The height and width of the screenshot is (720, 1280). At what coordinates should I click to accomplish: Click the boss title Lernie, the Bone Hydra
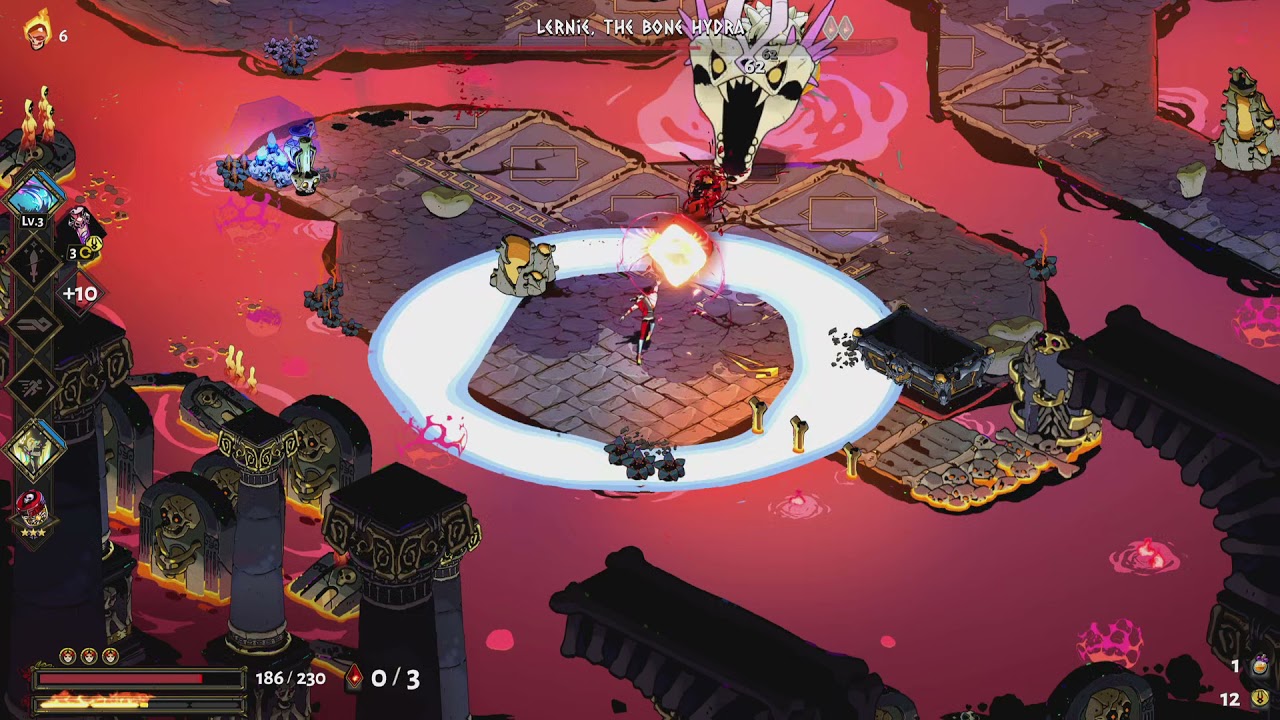pyautogui.click(x=640, y=28)
